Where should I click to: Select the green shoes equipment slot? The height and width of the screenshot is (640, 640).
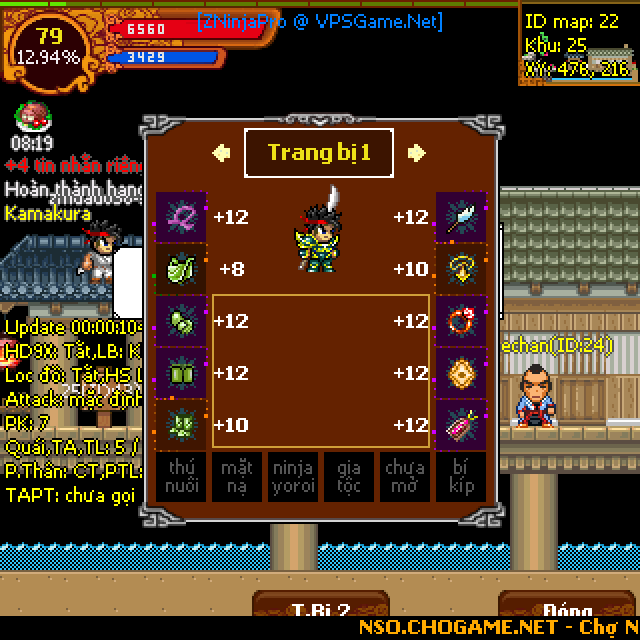point(181,425)
